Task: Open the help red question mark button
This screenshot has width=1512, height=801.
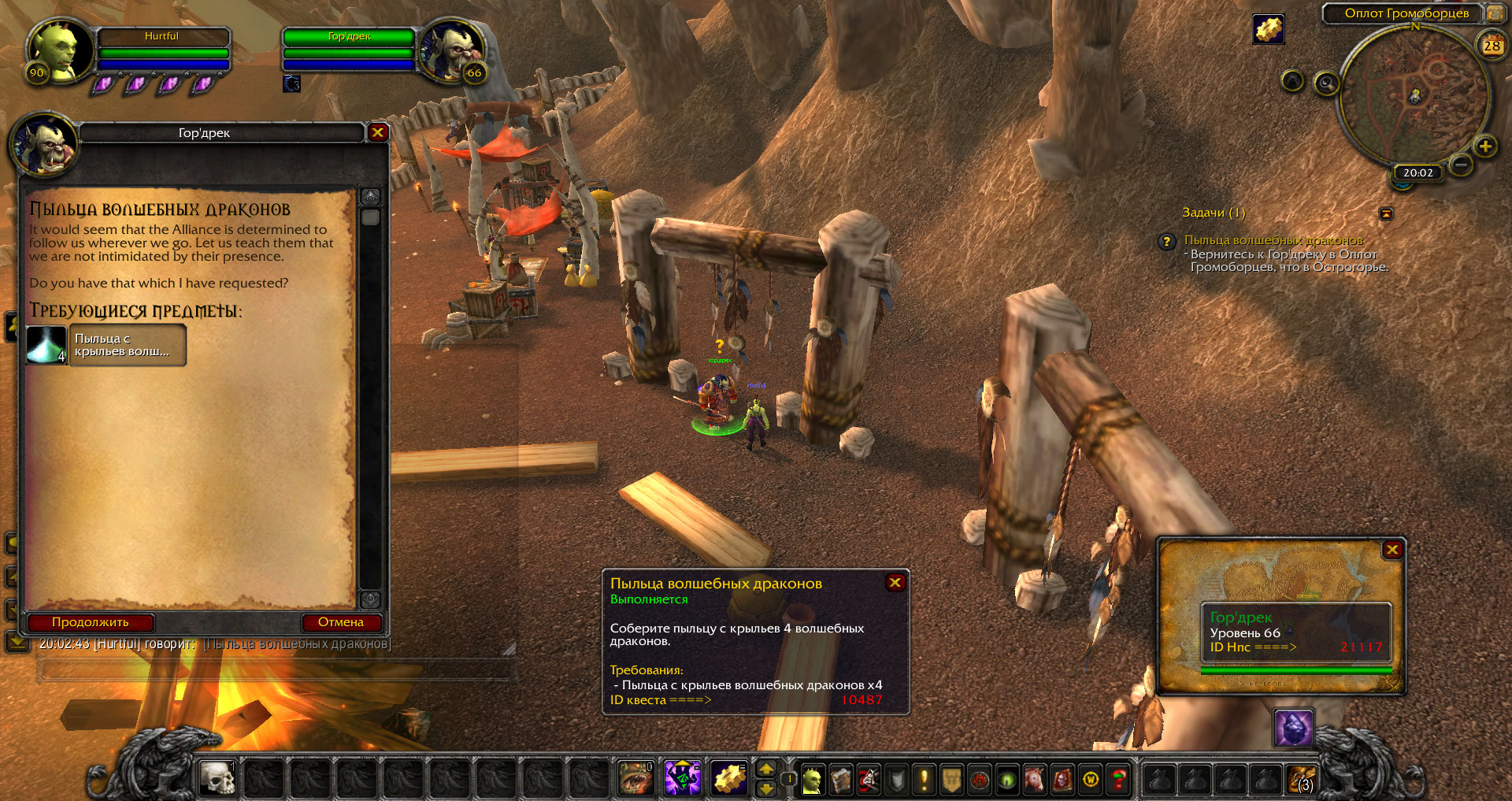Action: (1117, 780)
